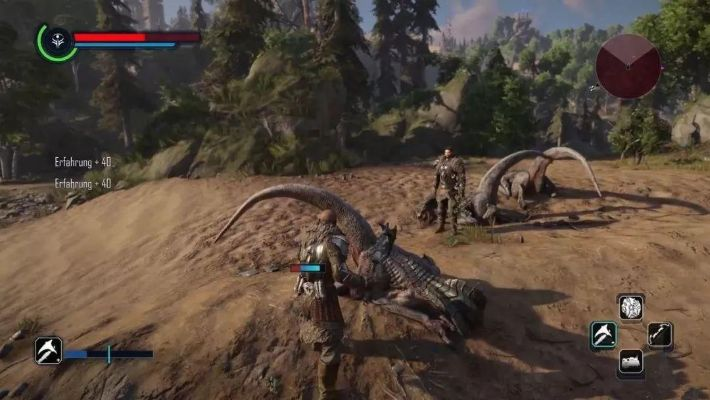Click the character emblem portrait icon

click(56, 41)
